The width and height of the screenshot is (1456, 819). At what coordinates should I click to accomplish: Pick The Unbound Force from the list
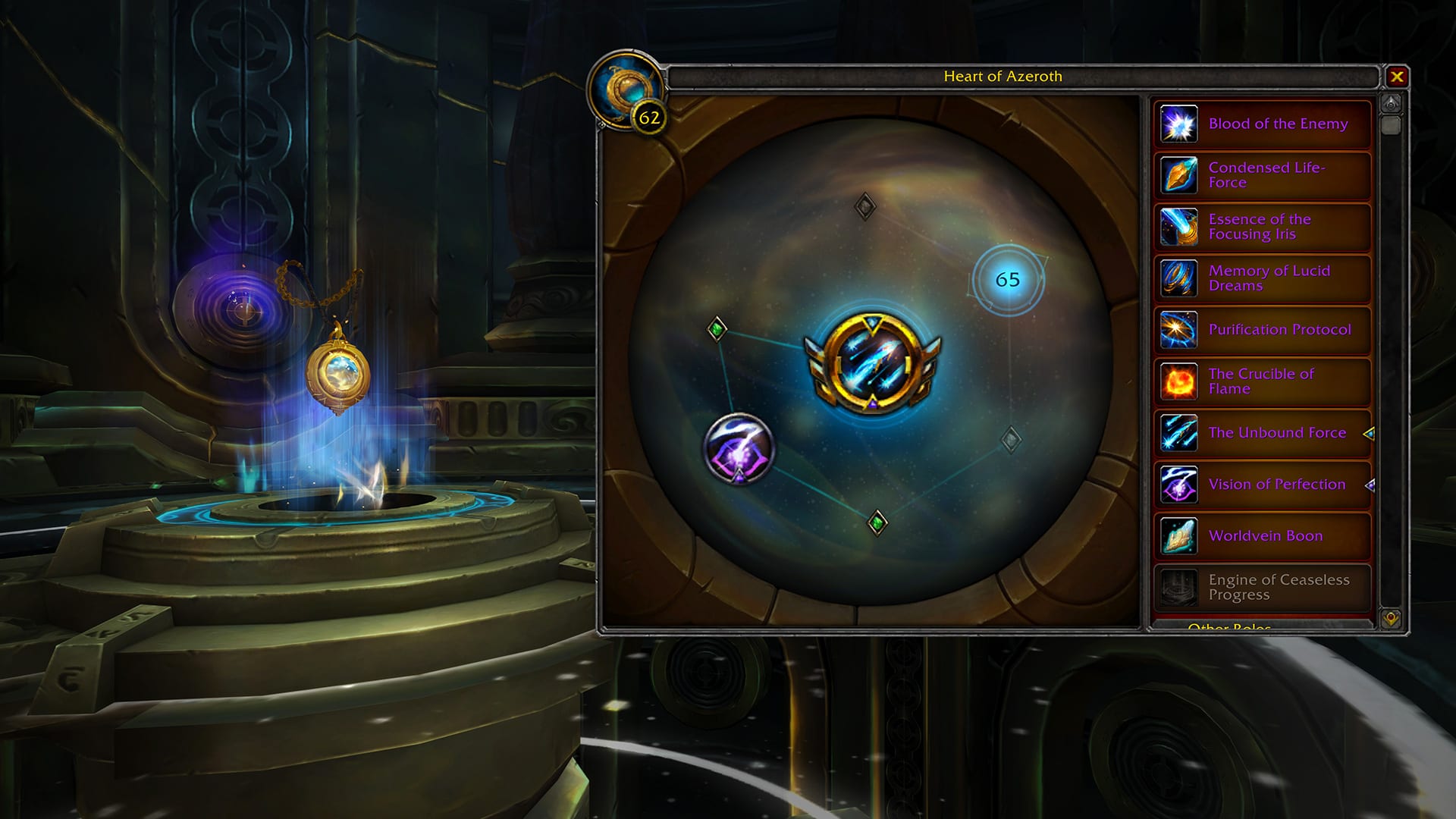point(1263,433)
